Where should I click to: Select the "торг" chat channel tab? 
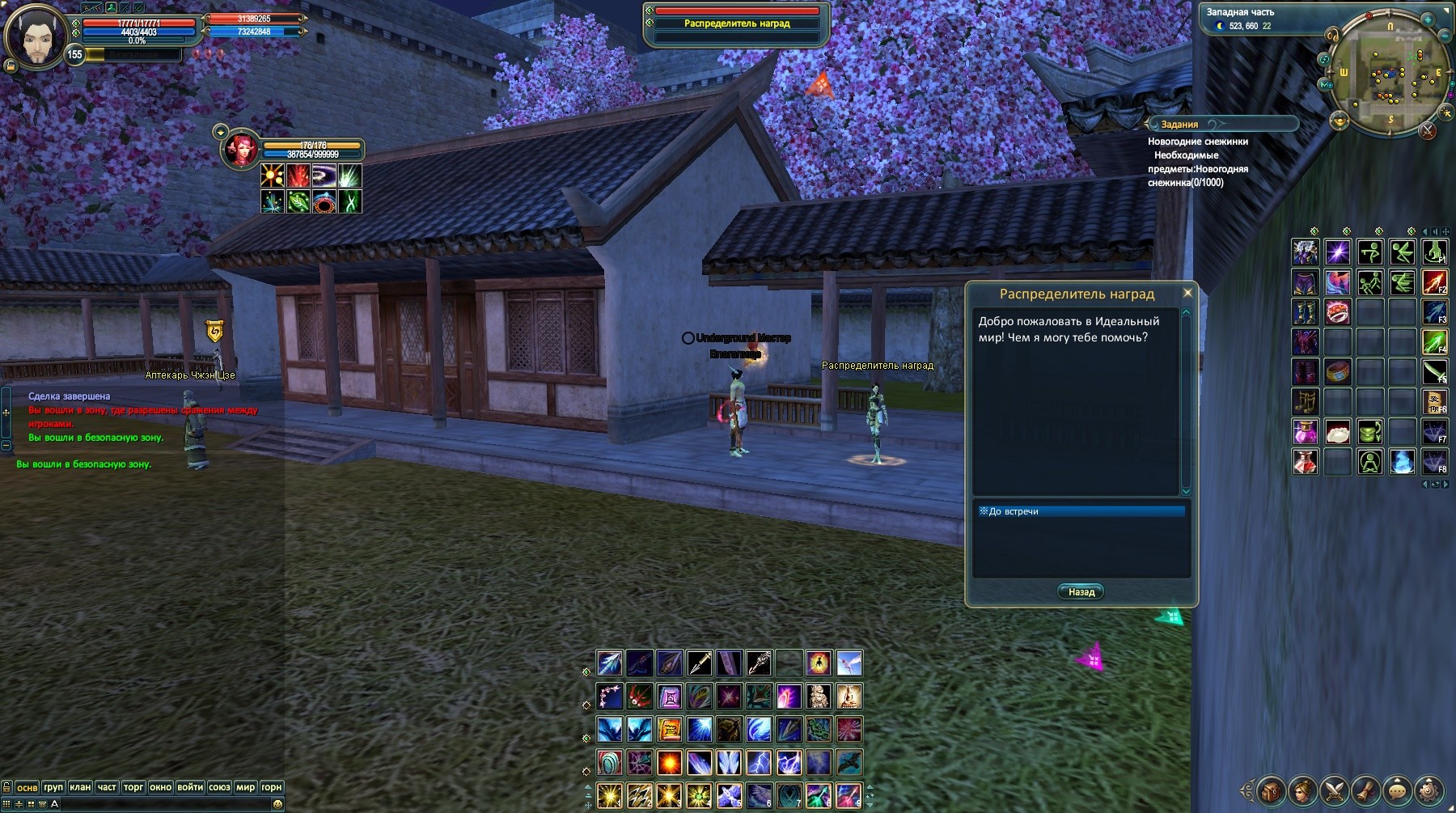[x=133, y=787]
